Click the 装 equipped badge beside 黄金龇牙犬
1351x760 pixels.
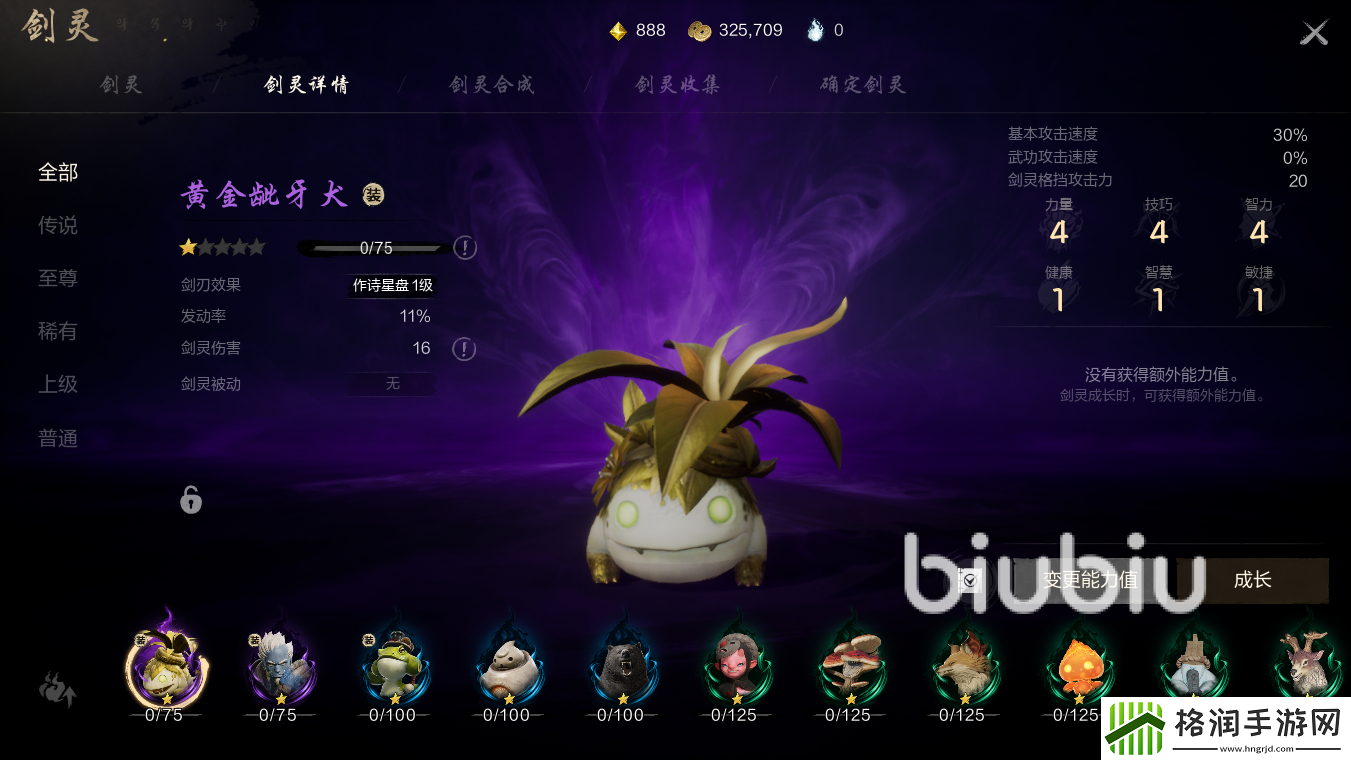371,193
